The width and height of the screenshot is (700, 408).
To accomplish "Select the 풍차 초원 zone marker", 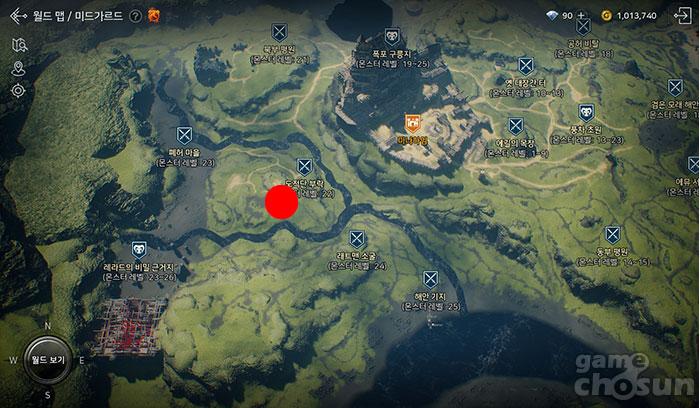I will point(586,113).
